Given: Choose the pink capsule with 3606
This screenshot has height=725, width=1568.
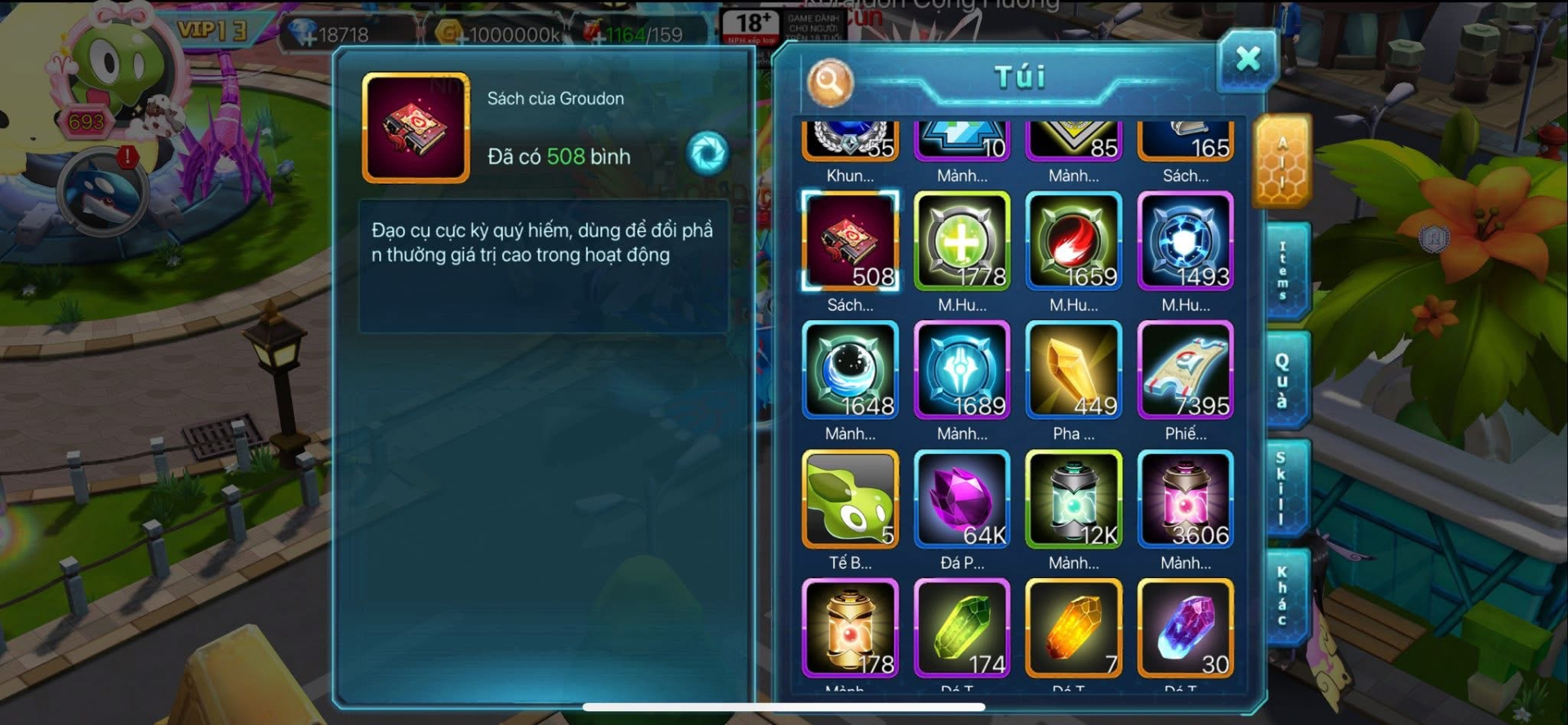Looking at the screenshot, I should (1185, 499).
